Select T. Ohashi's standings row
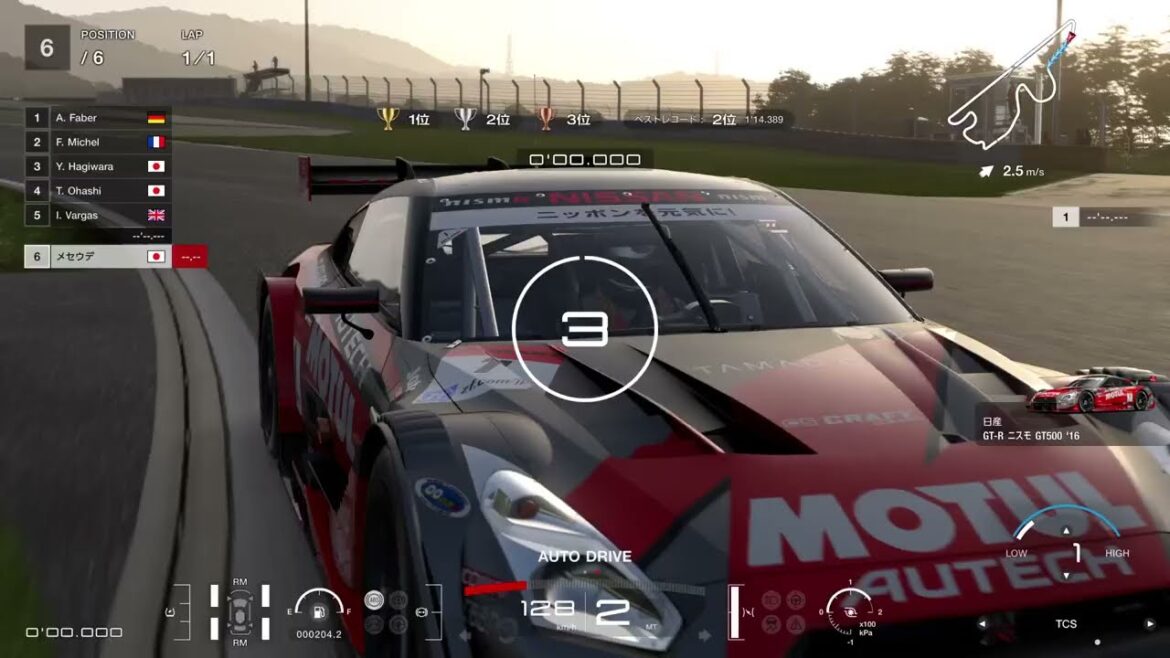The image size is (1170, 658). point(97,190)
